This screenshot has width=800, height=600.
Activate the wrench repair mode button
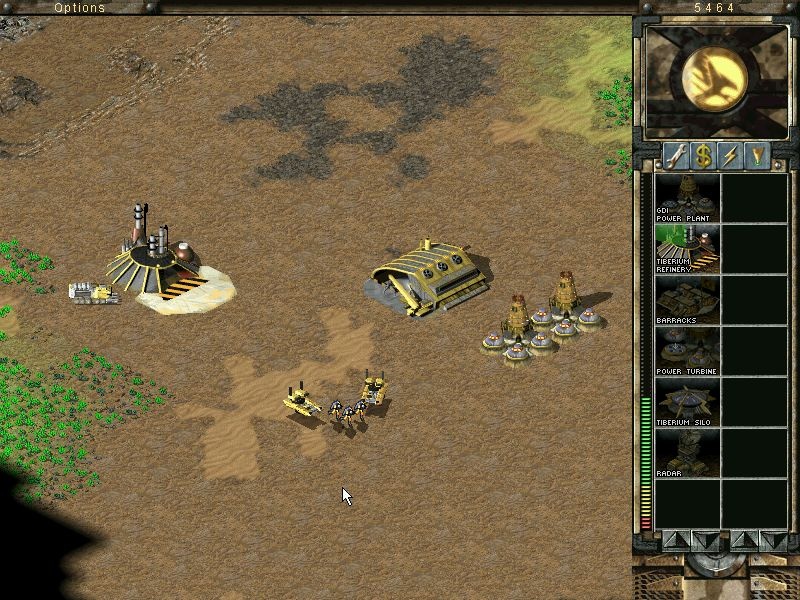tap(676, 156)
